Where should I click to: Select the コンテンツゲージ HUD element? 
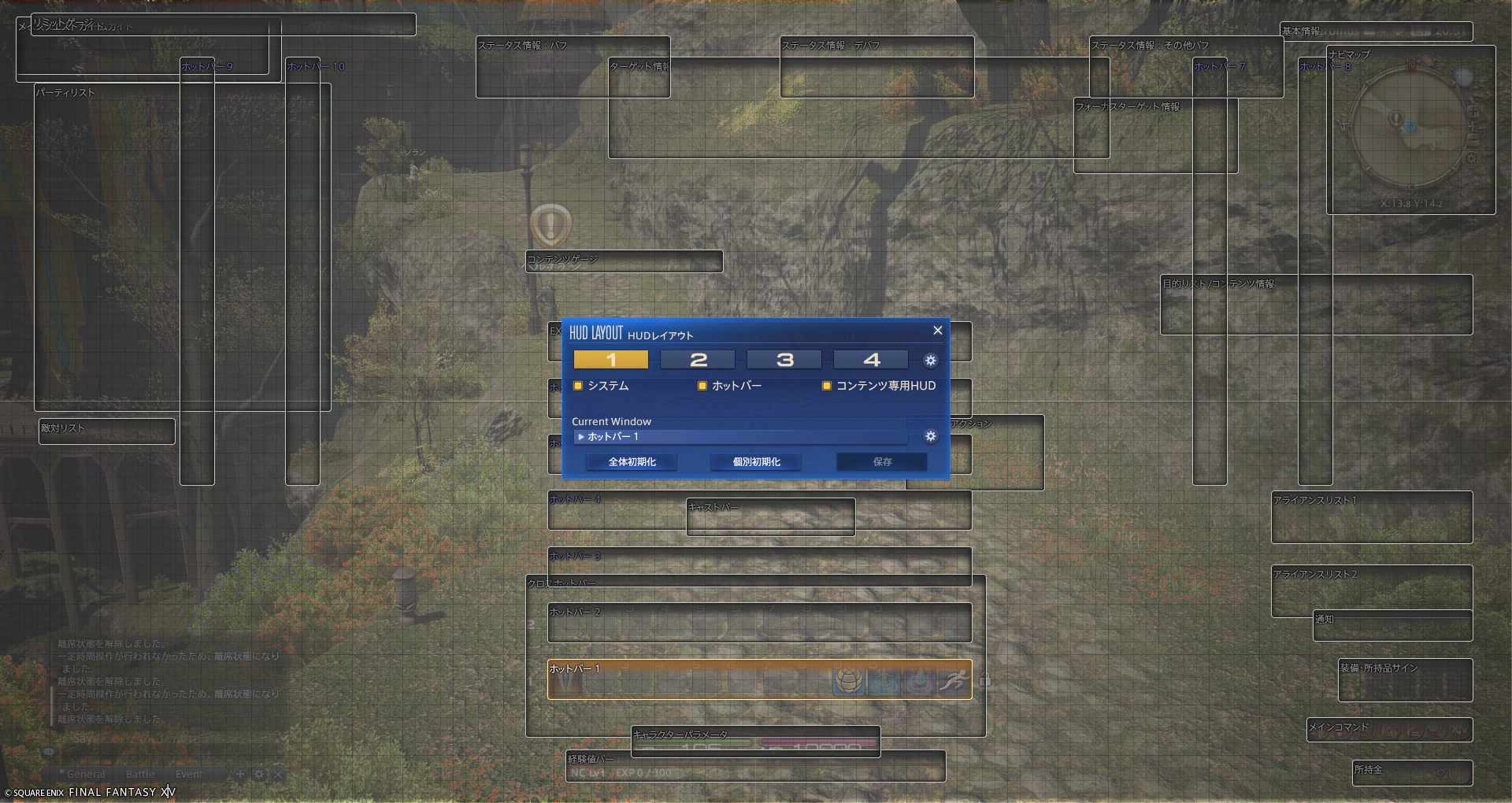624,261
